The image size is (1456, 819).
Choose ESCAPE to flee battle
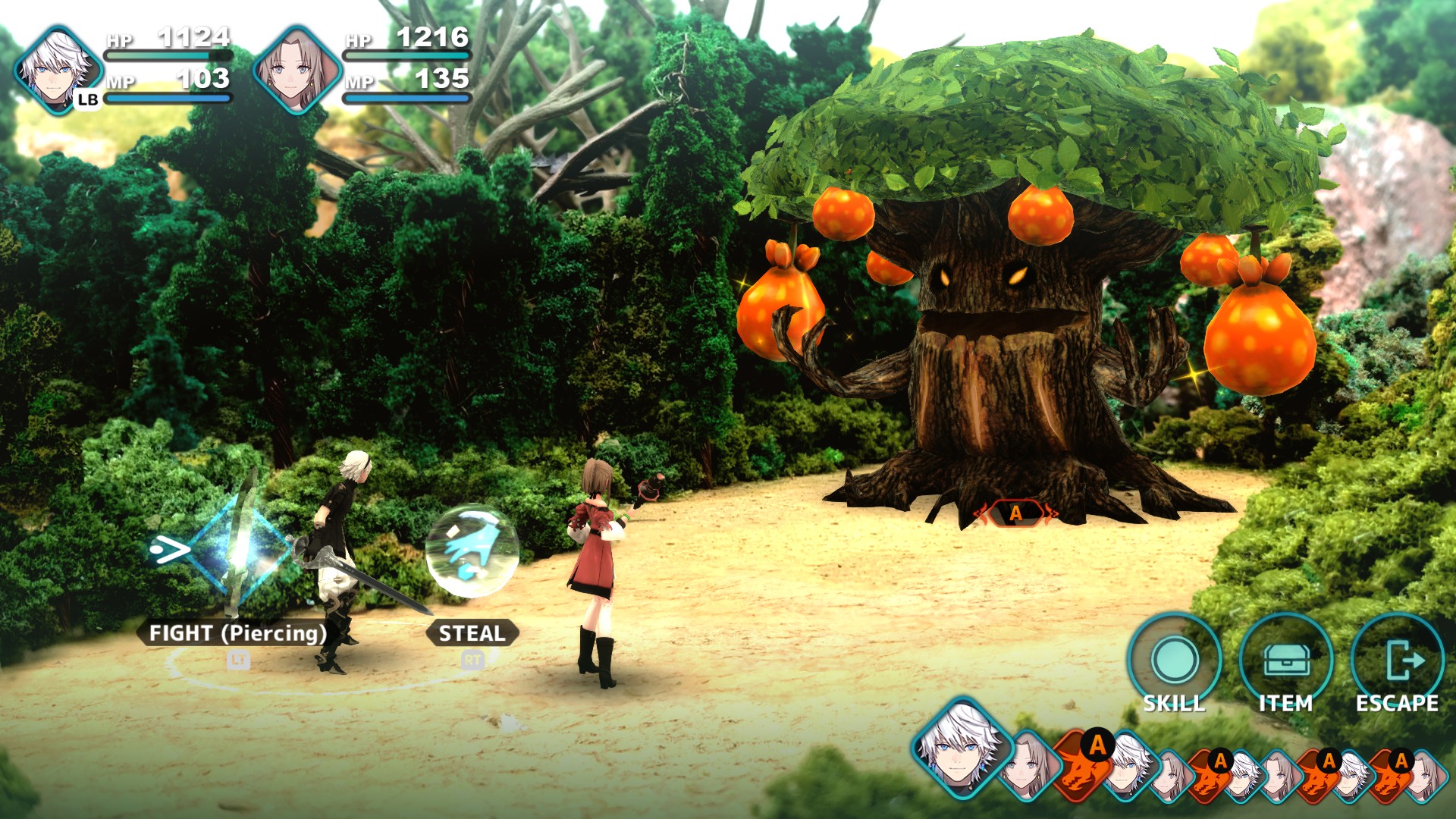[x=1398, y=661]
